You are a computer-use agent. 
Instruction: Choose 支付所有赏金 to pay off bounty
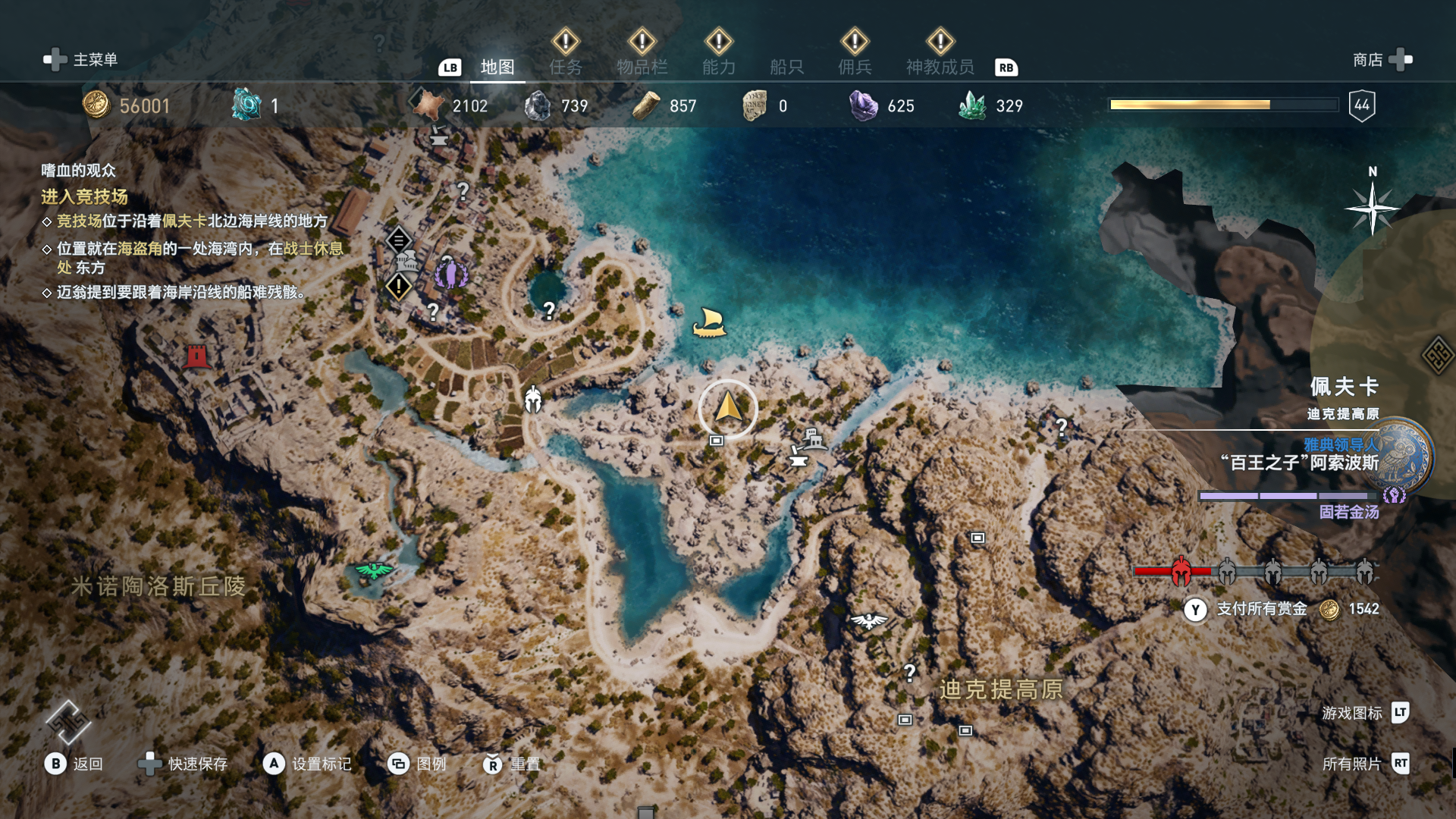point(1260,609)
